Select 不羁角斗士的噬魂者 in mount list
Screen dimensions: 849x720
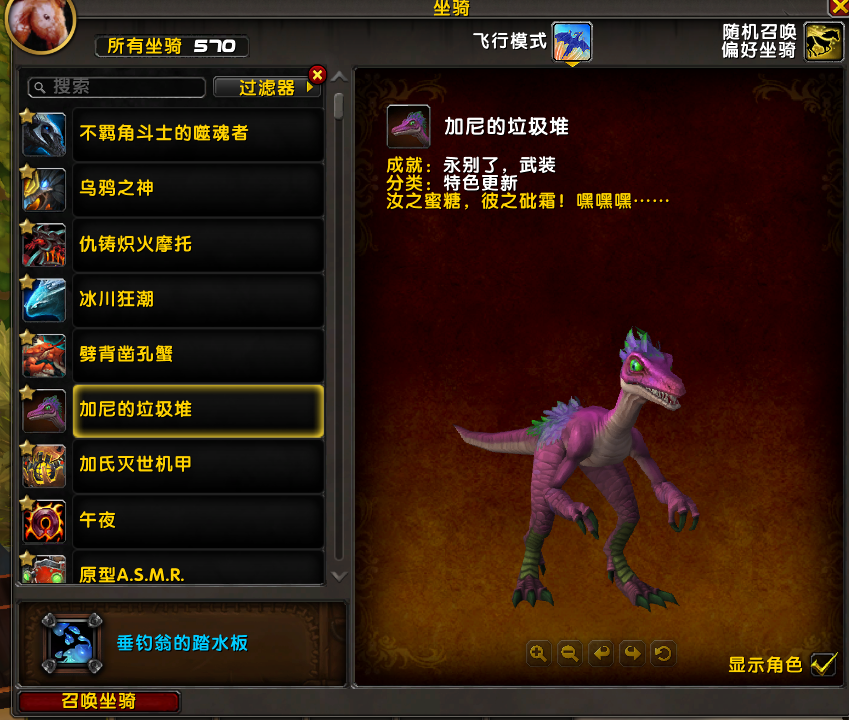pyautogui.click(x=198, y=133)
